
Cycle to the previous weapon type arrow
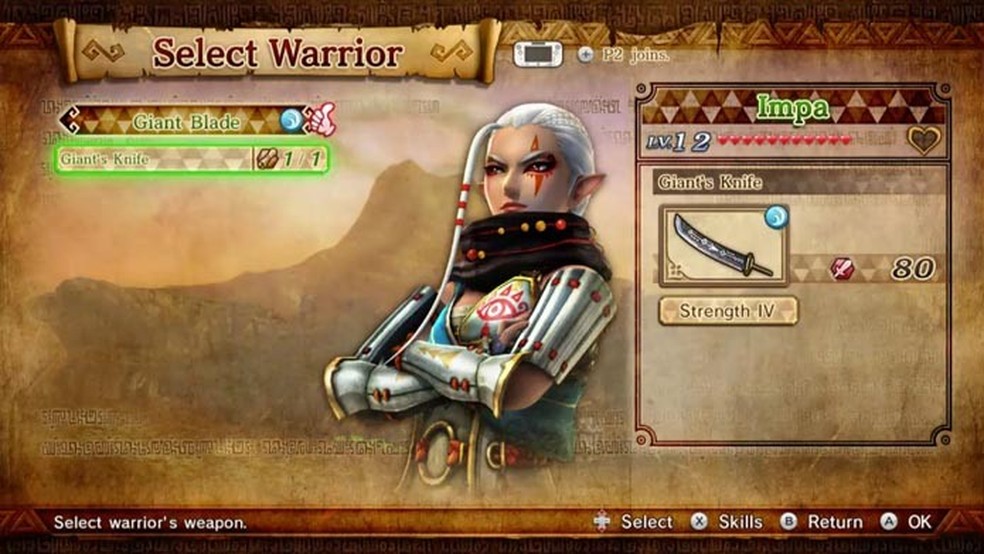click(68, 122)
